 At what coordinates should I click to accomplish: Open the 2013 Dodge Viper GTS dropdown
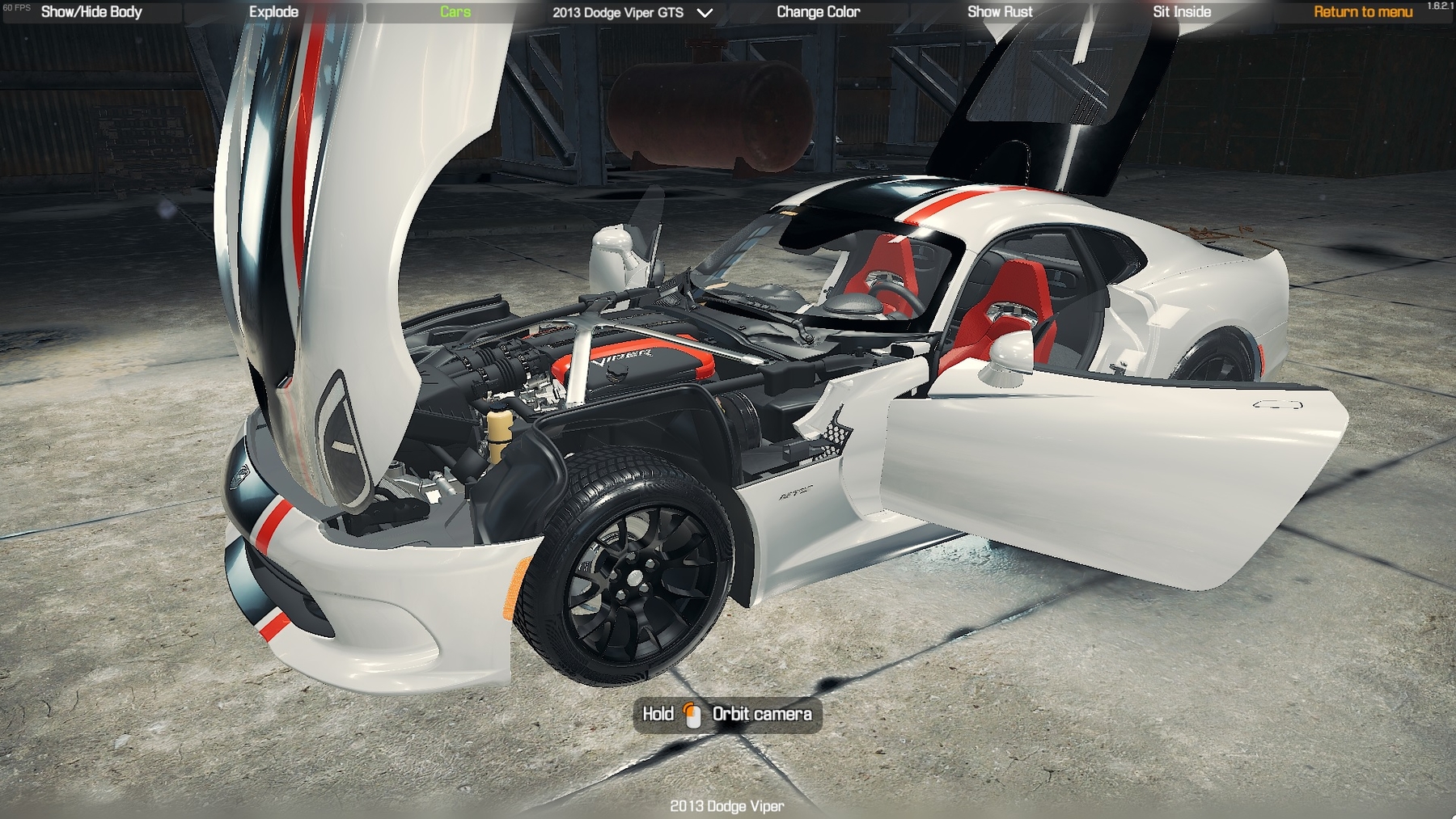pos(632,13)
